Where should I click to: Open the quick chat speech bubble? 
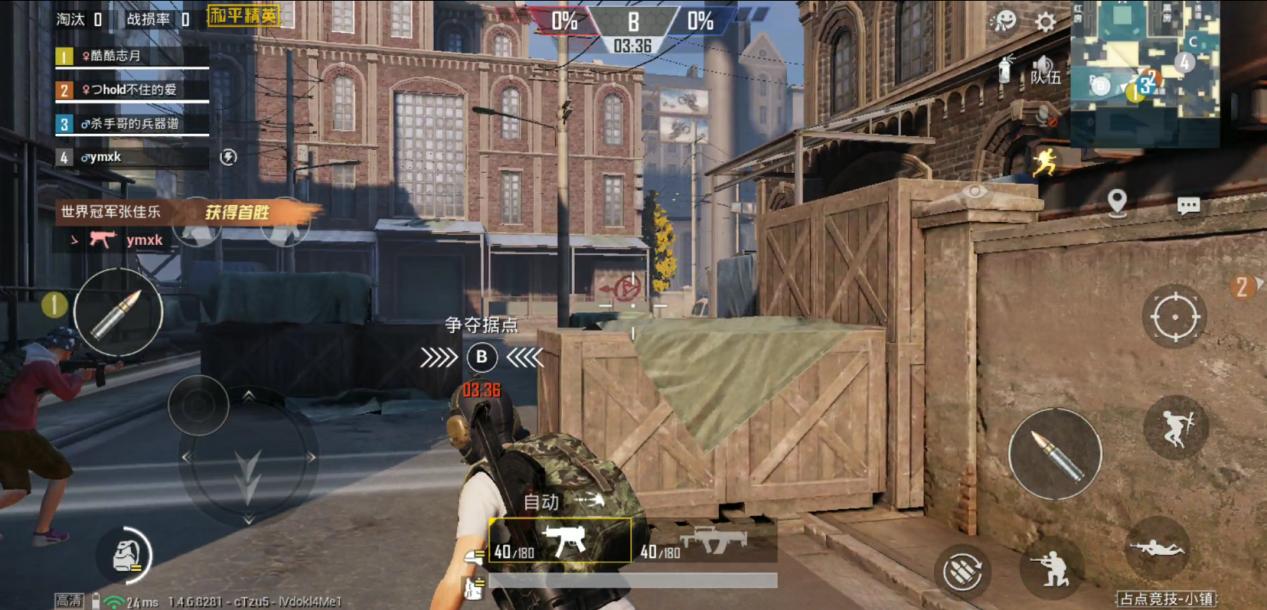click(x=1188, y=206)
